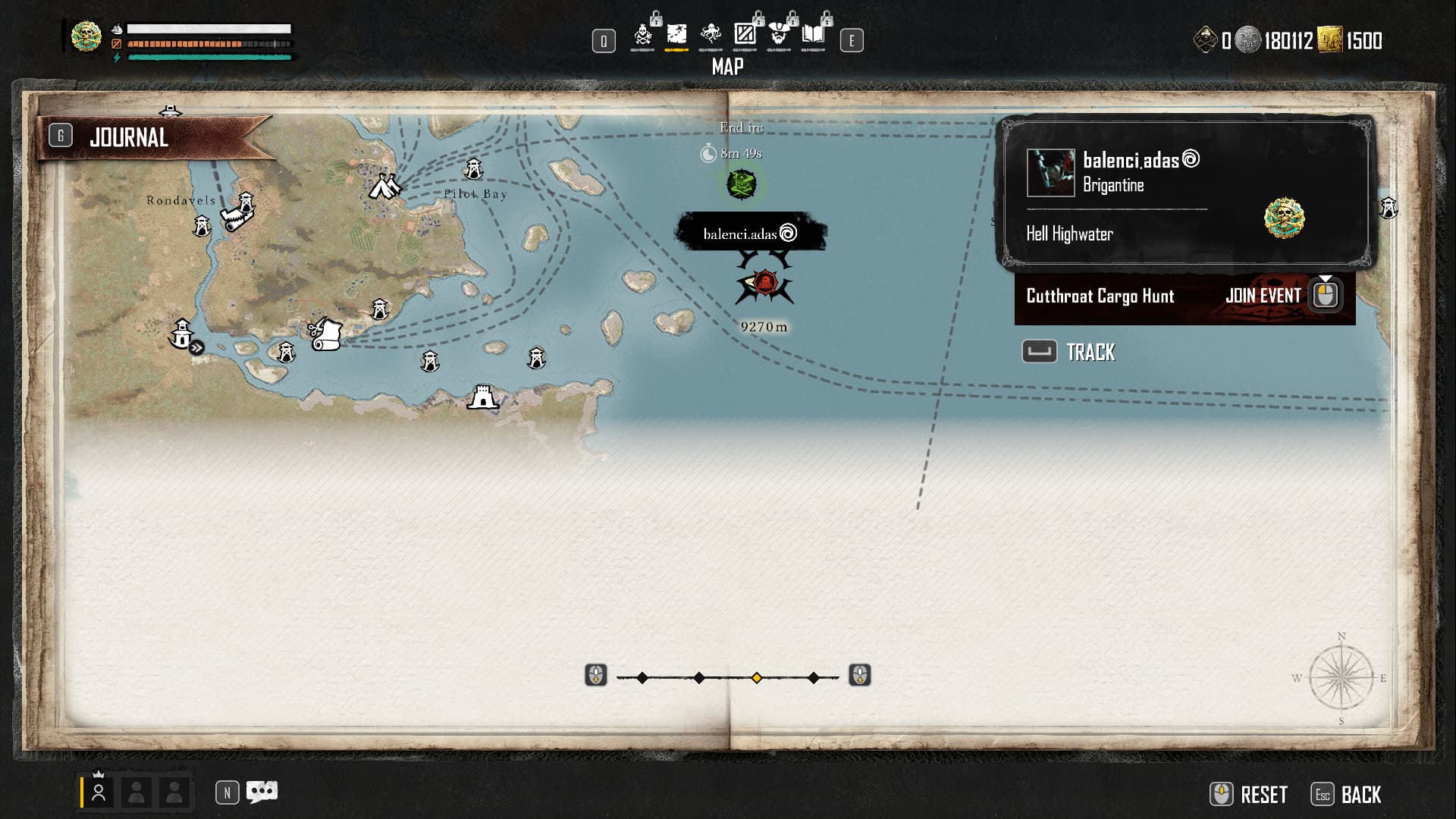Click the tent camp marker near Pilot Bay

[x=384, y=186]
